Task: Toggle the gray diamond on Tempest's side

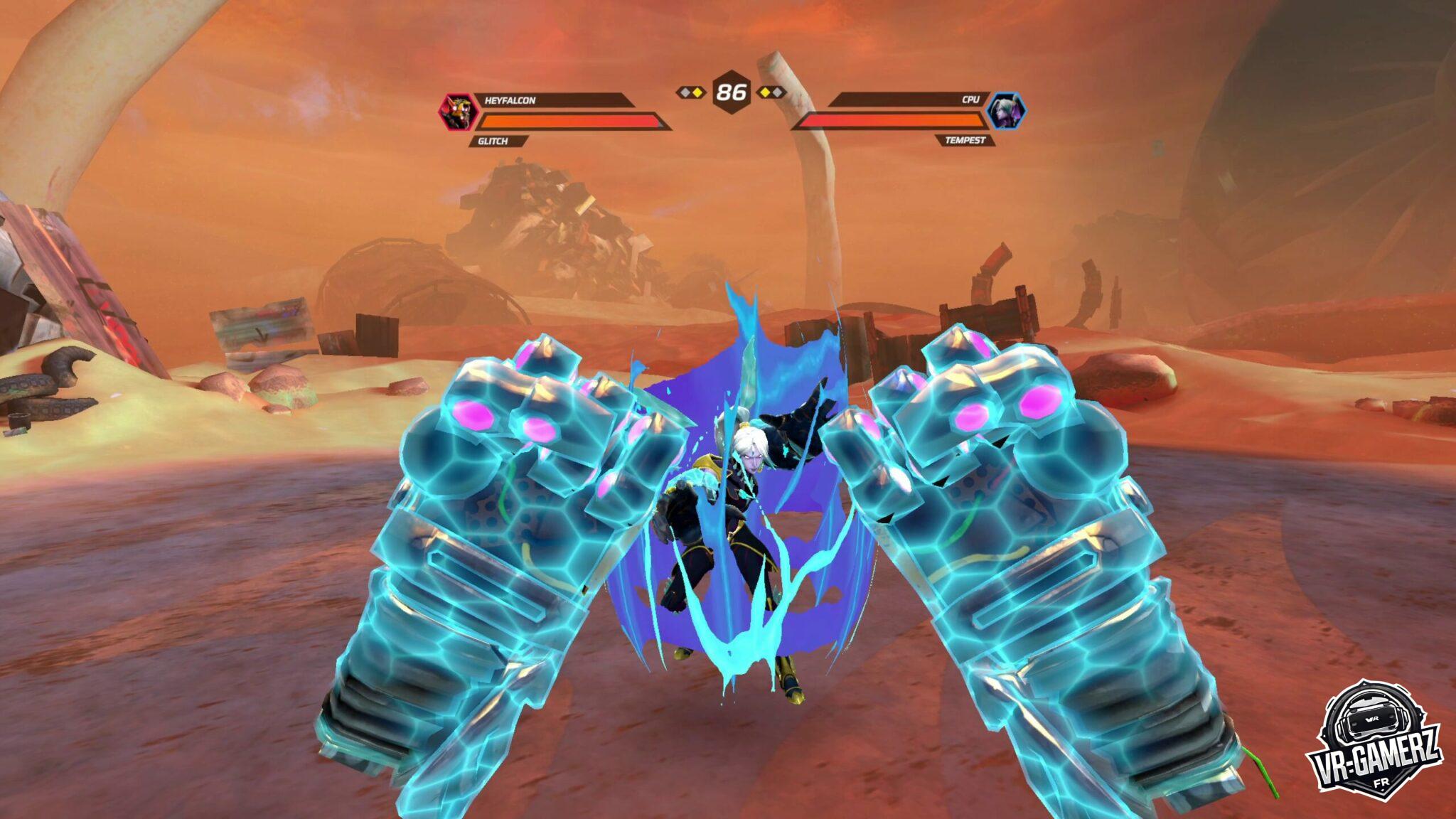Action: click(x=778, y=92)
